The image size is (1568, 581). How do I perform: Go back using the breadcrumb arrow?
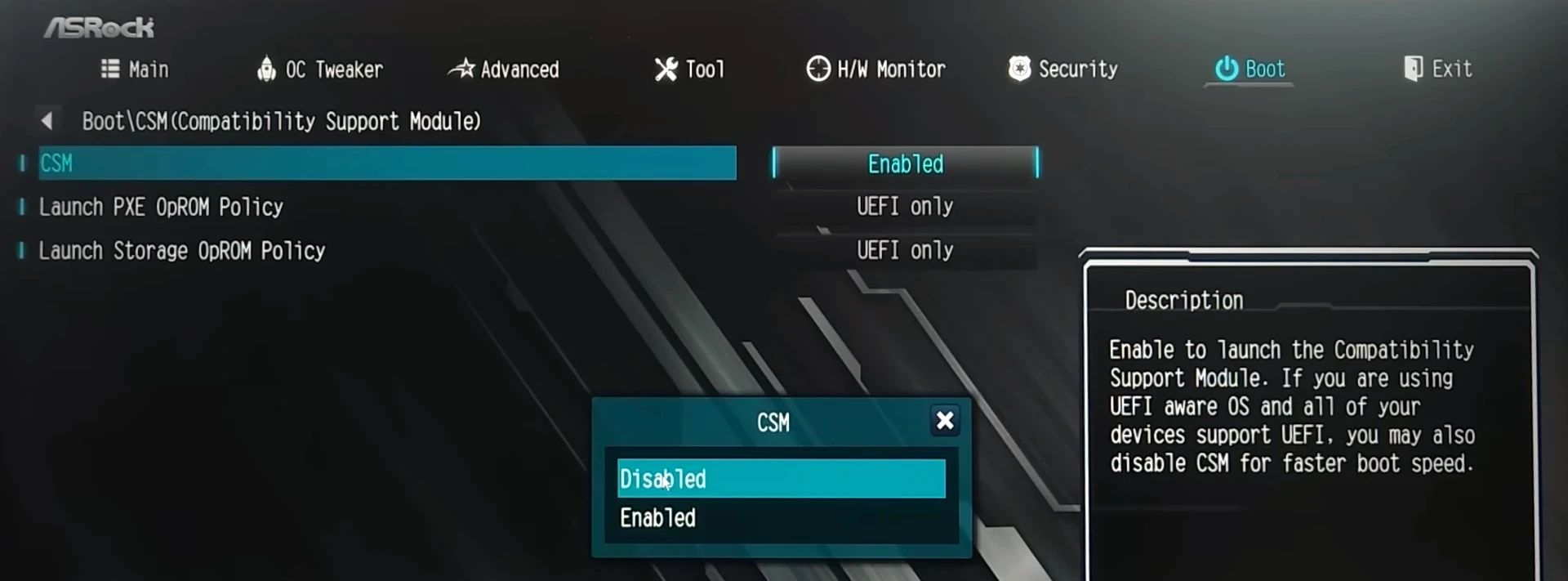47,121
